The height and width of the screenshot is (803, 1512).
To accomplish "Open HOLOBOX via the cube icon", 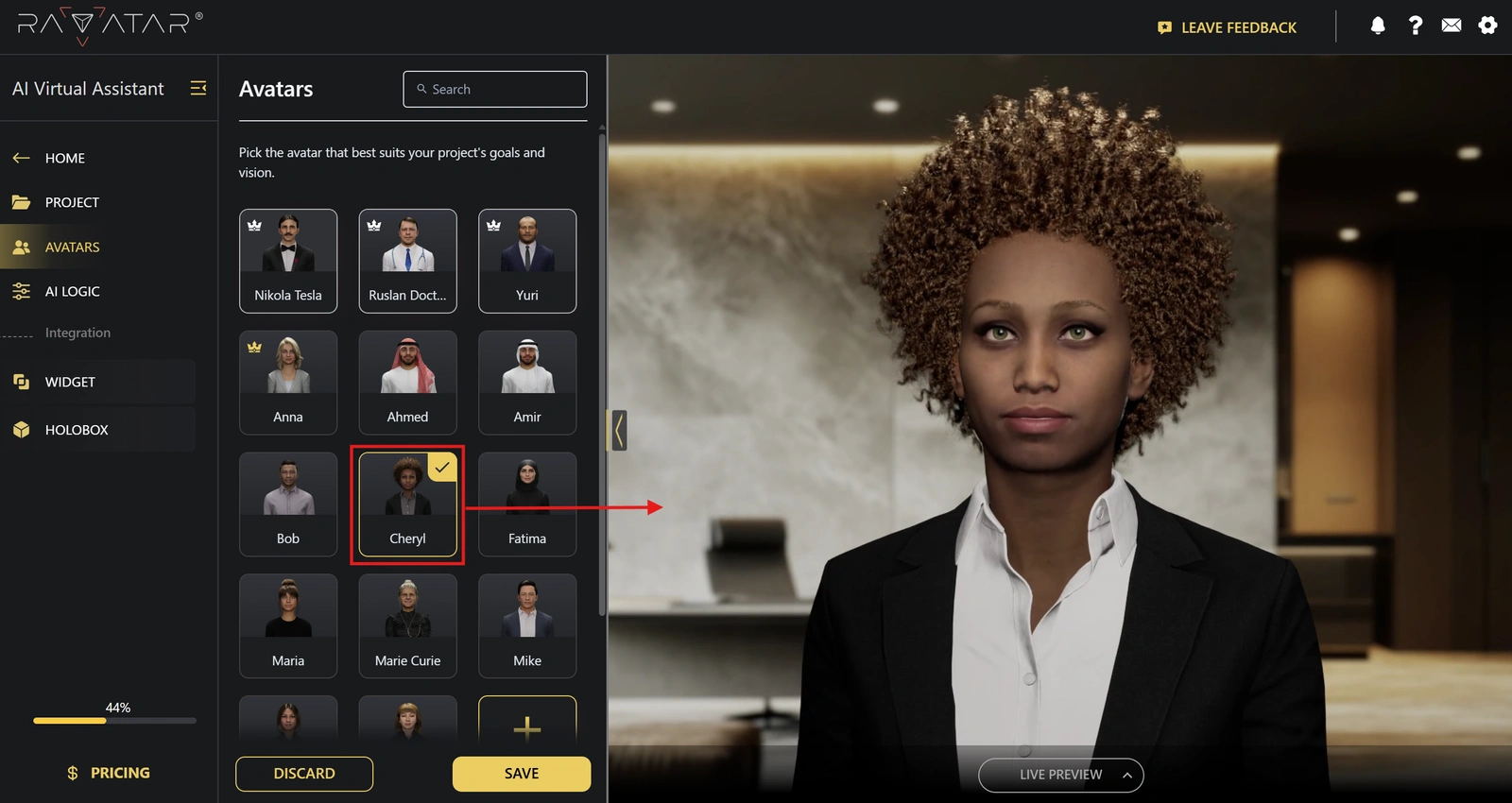I will (x=21, y=429).
